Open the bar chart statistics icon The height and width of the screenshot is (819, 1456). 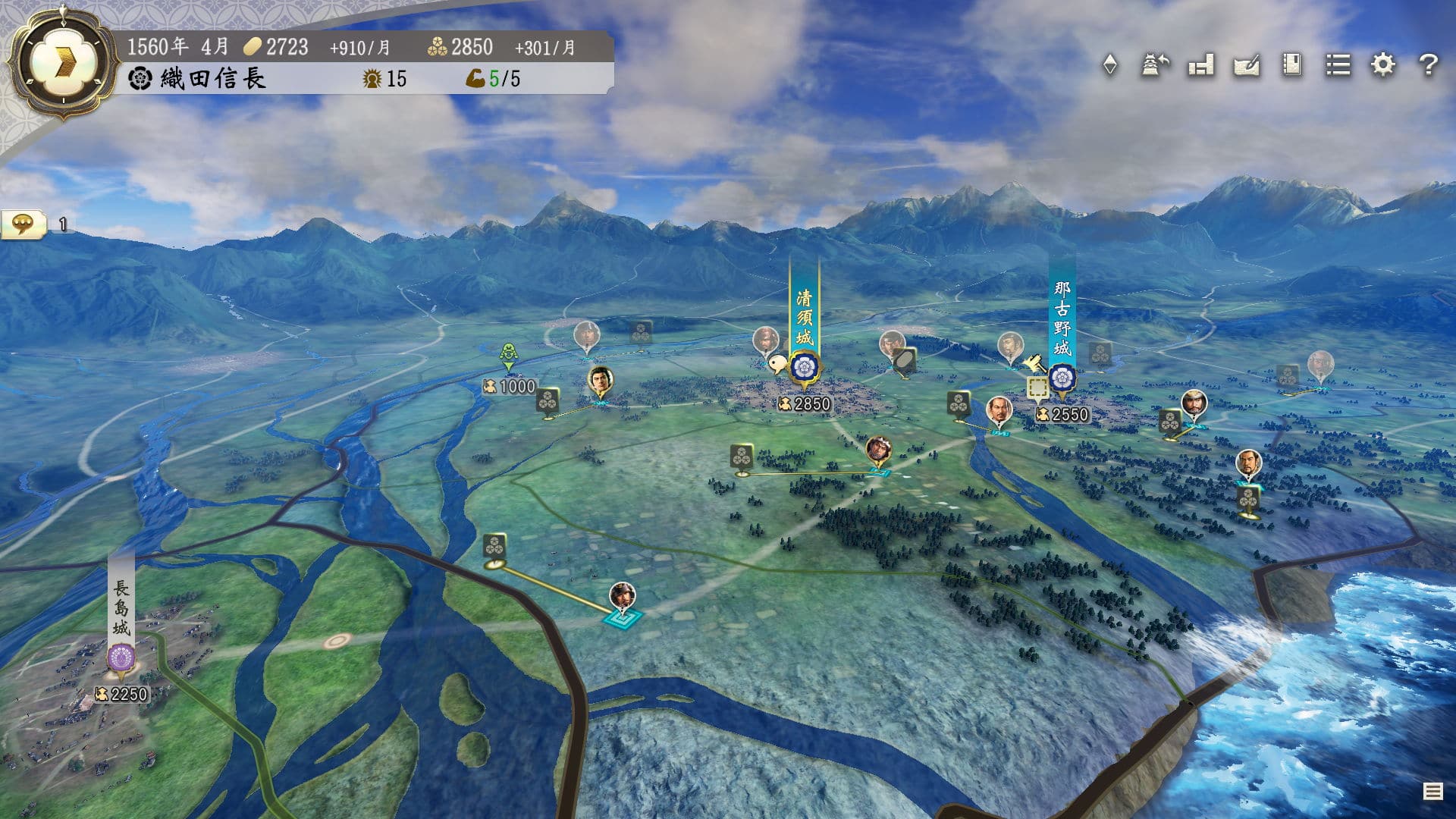pyautogui.click(x=1201, y=65)
